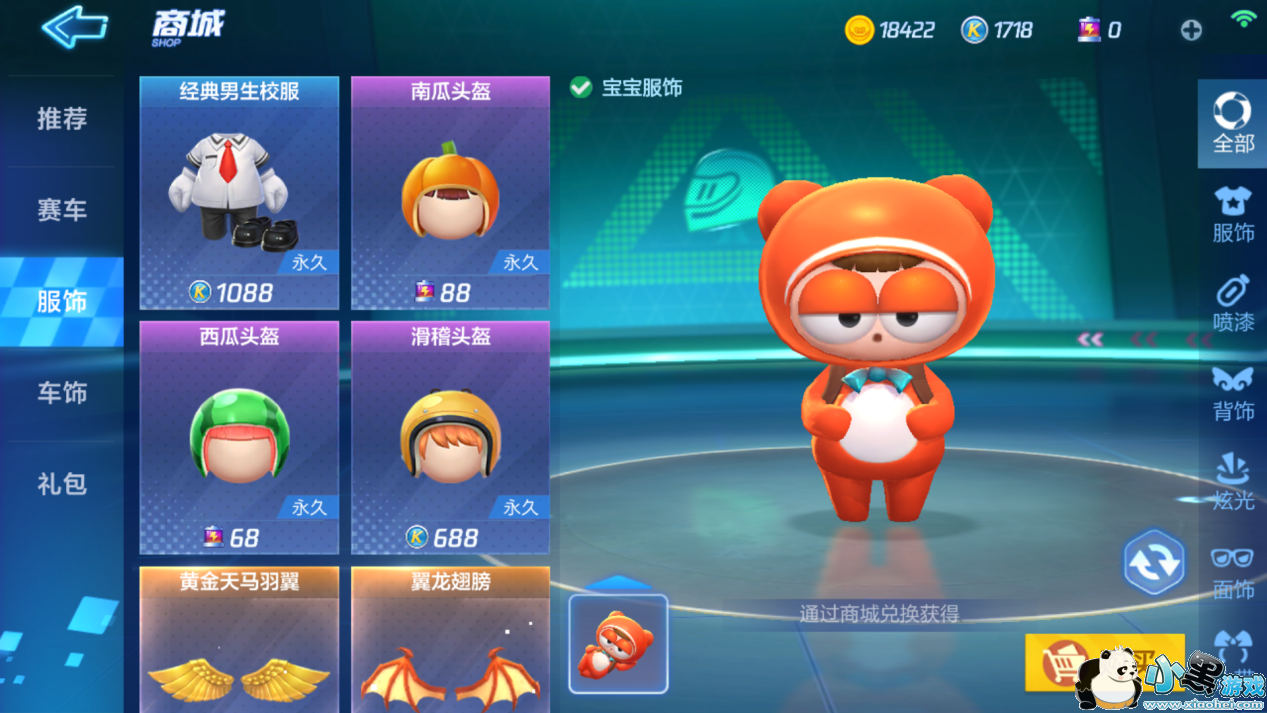Image resolution: width=1267 pixels, height=713 pixels.
Task: Show 全部 items filter
Action: pos(1232,123)
